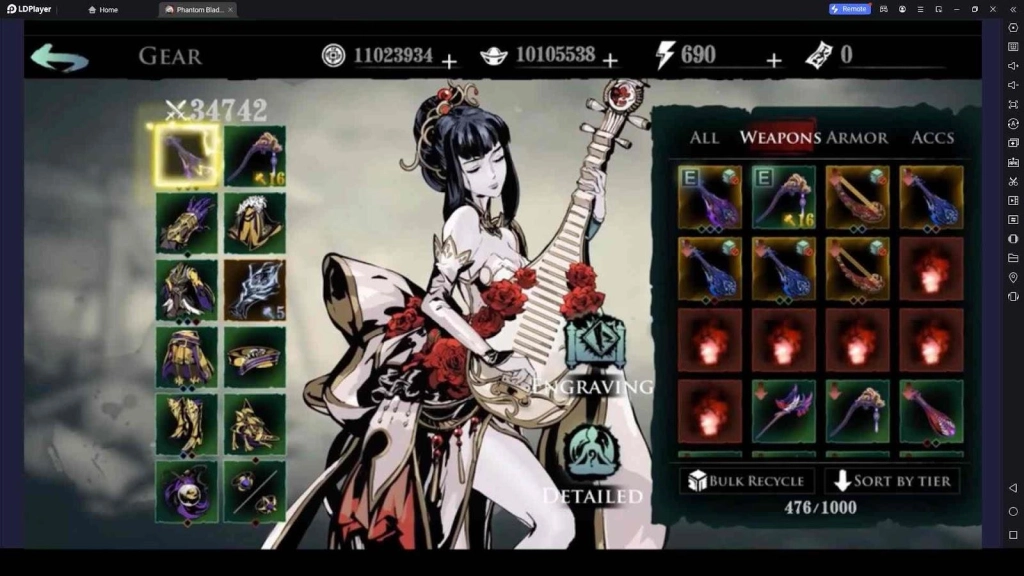Viewport: 1024px width, 576px height.
Task: Switch to the Weapons tab
Action: (780, 138)
